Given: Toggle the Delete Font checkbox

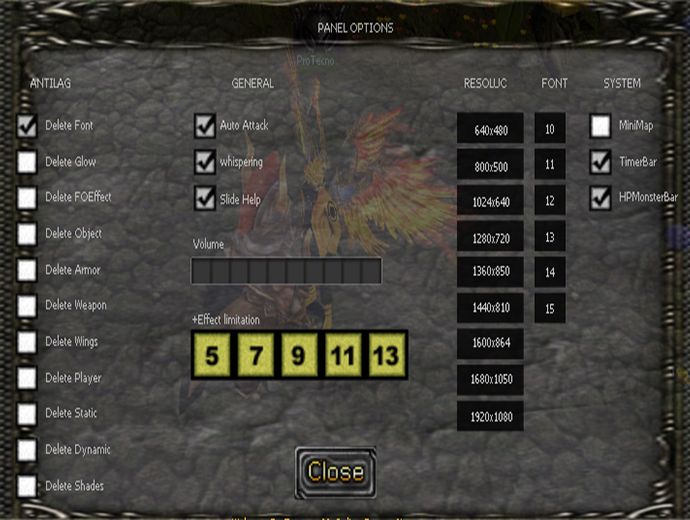Looking at the screenshot, I should click(27, 126).
